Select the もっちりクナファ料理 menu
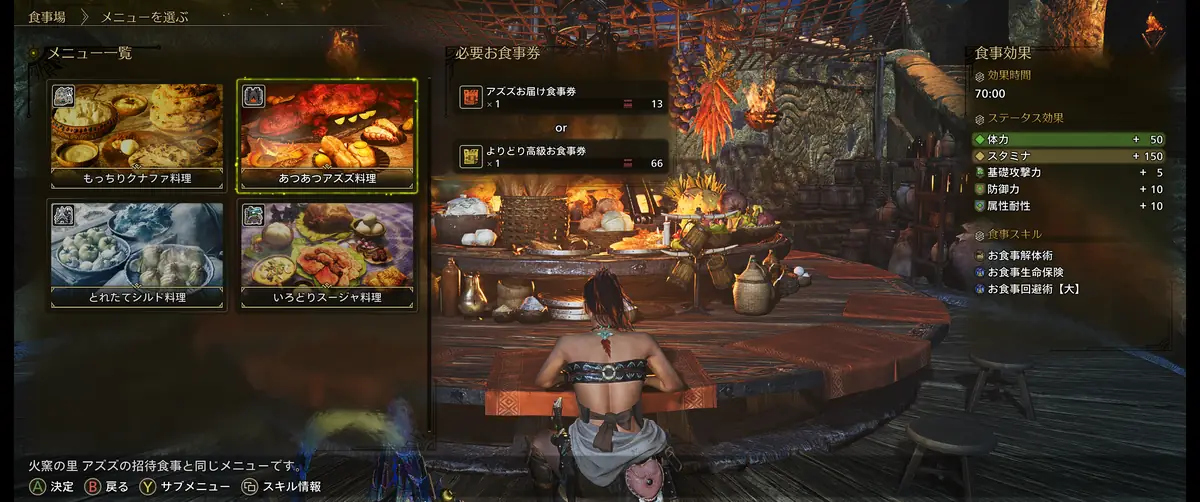The width and height of the screenshot is (1200, 502). pos(138,135)
